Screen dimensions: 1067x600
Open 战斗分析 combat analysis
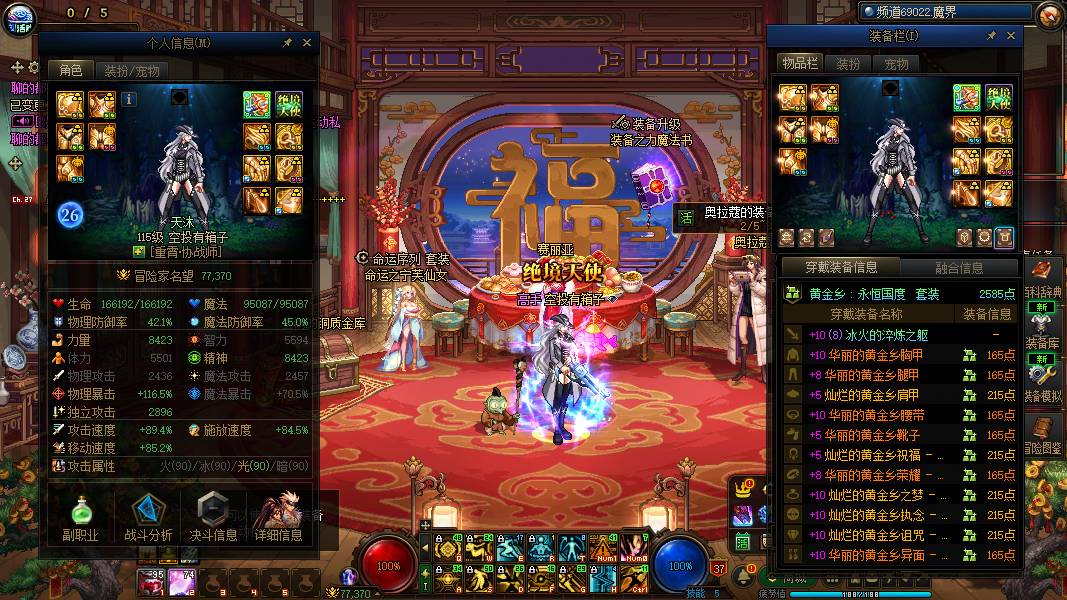148,518
